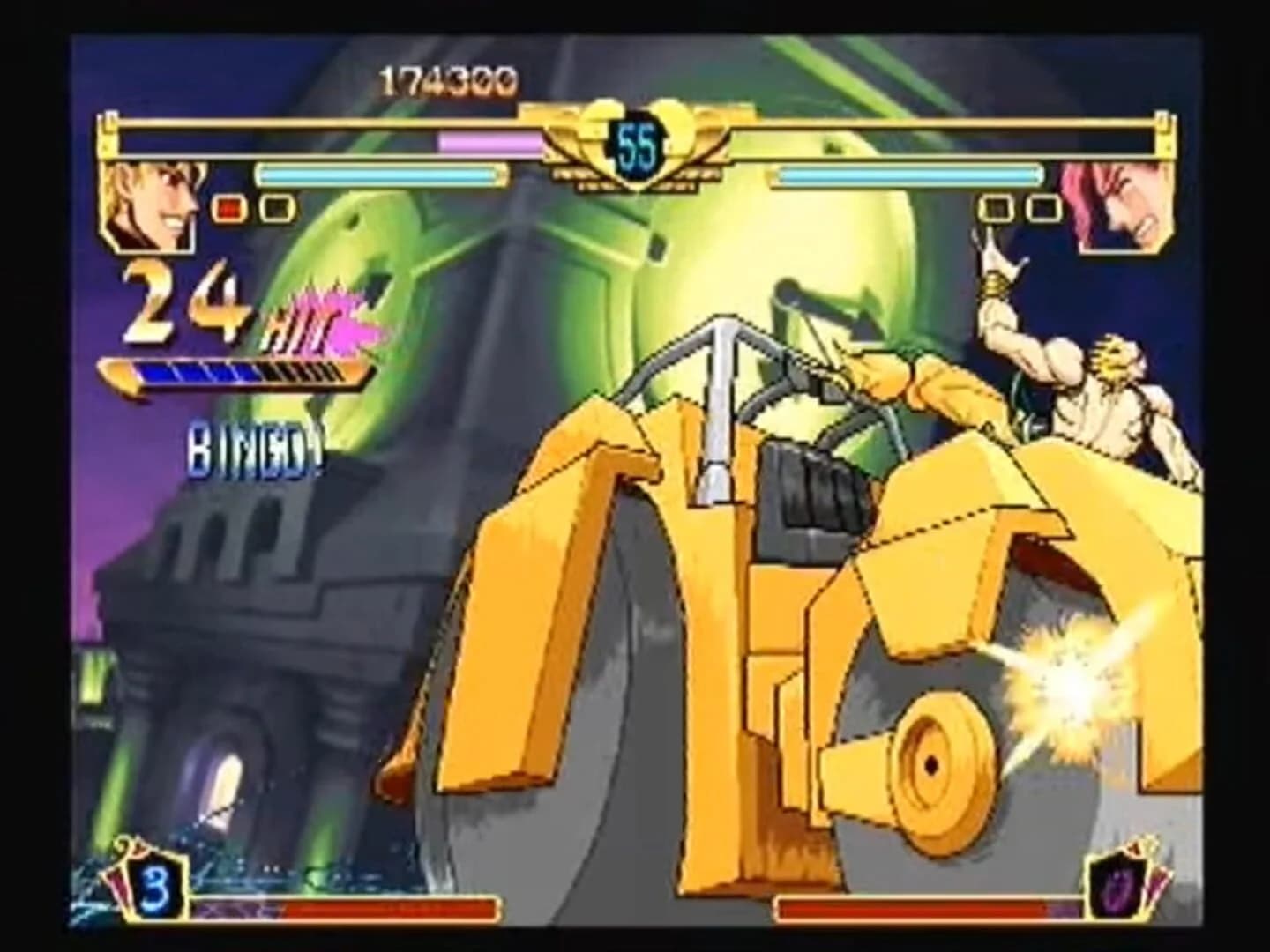Toggle the opponent's first round-win box
This screenshot has height=952, width=1270.
click(x=995, y=208)
